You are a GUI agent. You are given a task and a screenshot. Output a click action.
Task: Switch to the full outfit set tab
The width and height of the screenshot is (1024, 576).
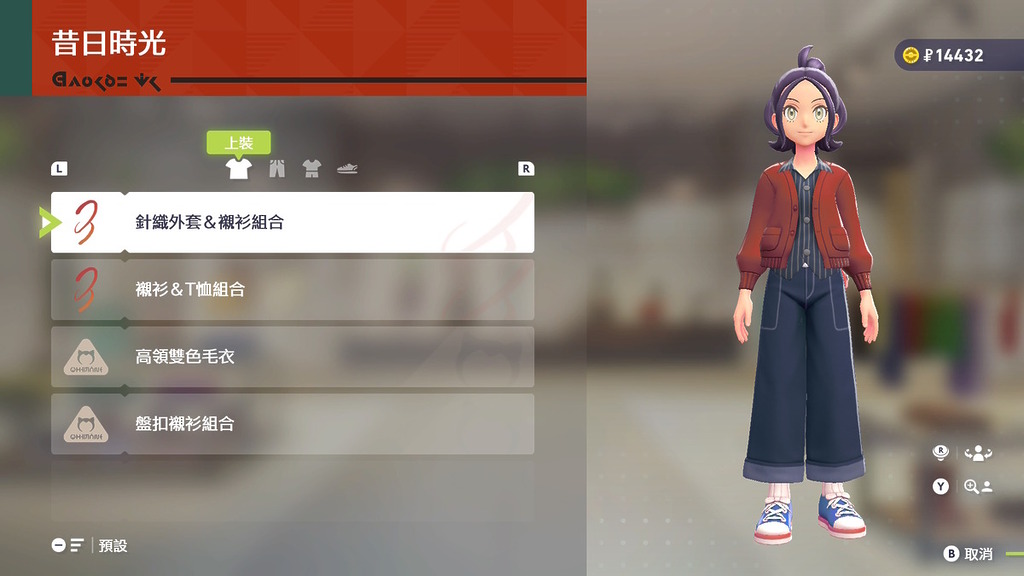(x=312, y=168)
